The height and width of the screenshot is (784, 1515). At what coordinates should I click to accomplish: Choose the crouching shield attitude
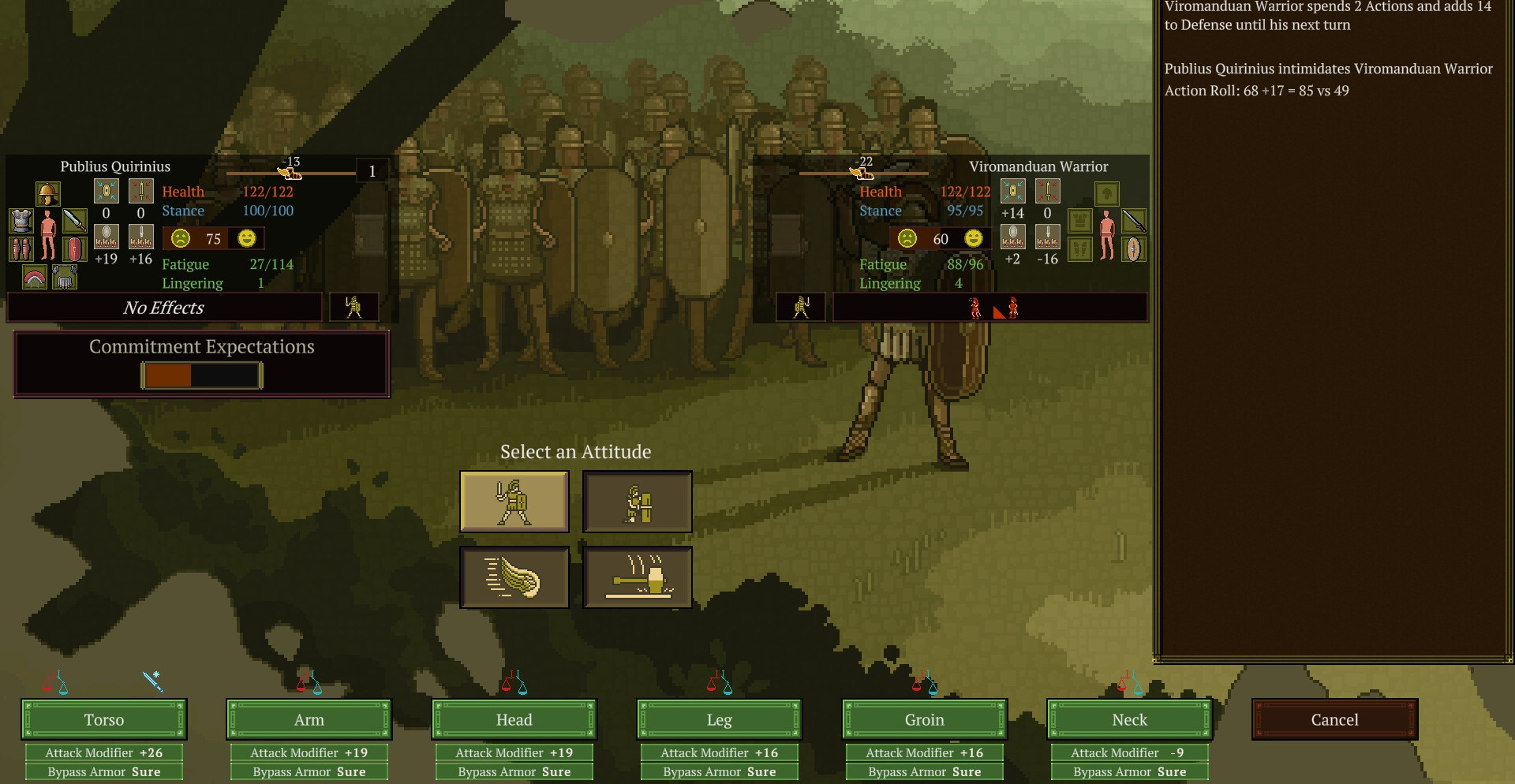pos(638,502)
